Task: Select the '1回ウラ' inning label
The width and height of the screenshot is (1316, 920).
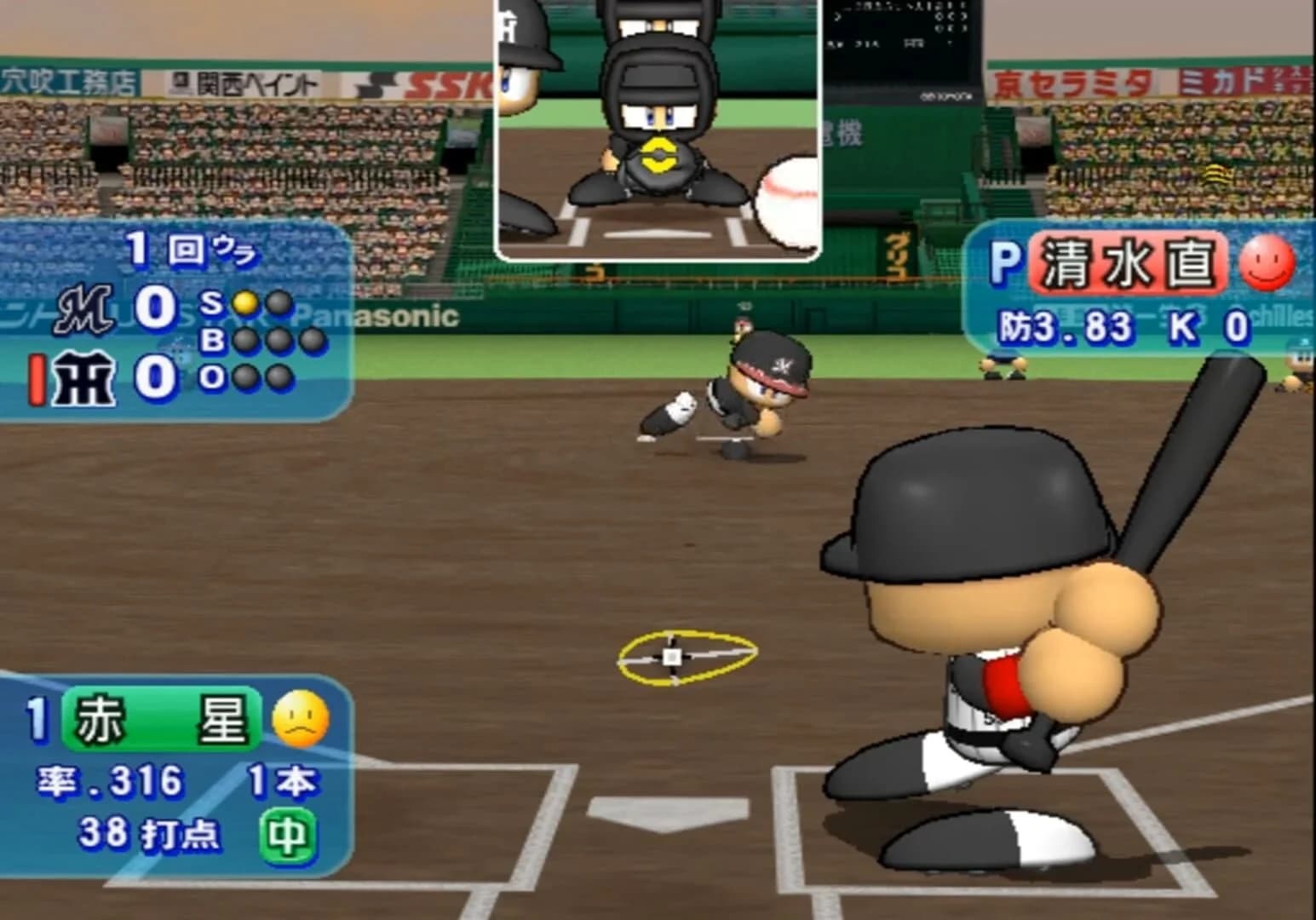Action: click(x=189, y=249)
